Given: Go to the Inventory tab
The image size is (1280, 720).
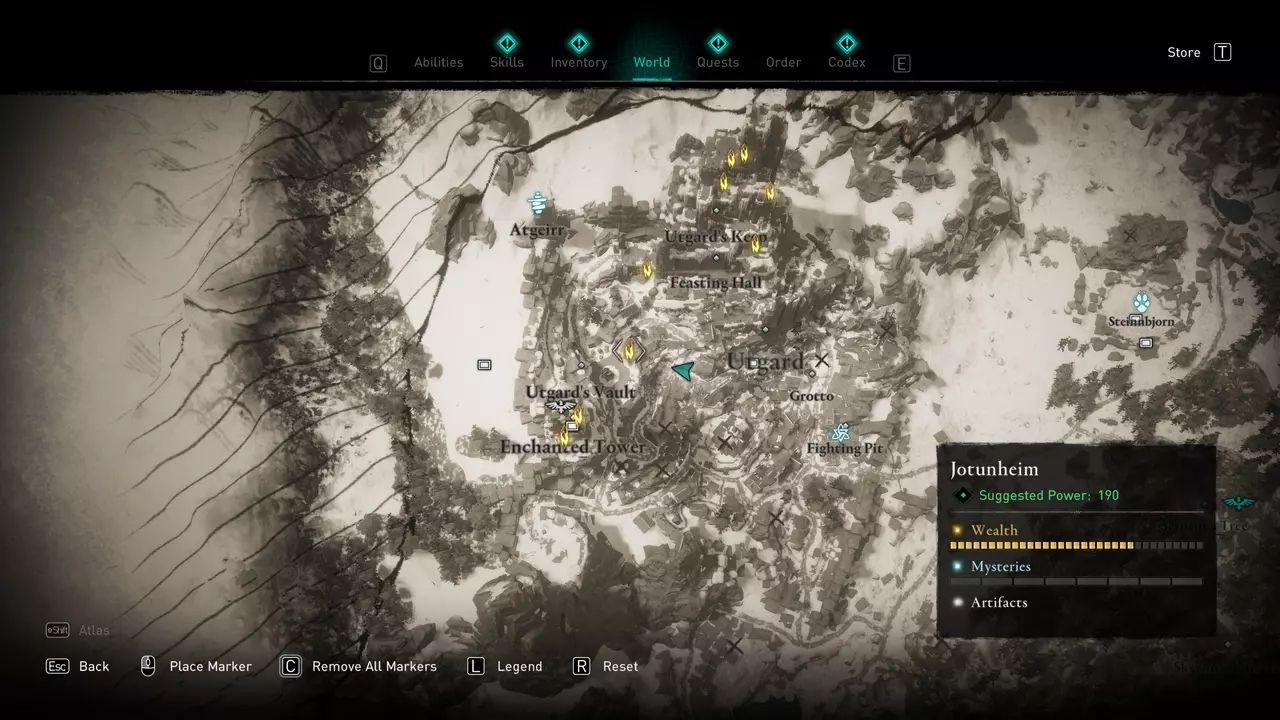Looking at the screenshot, I should pyautogui.click(x=578, y=62).
